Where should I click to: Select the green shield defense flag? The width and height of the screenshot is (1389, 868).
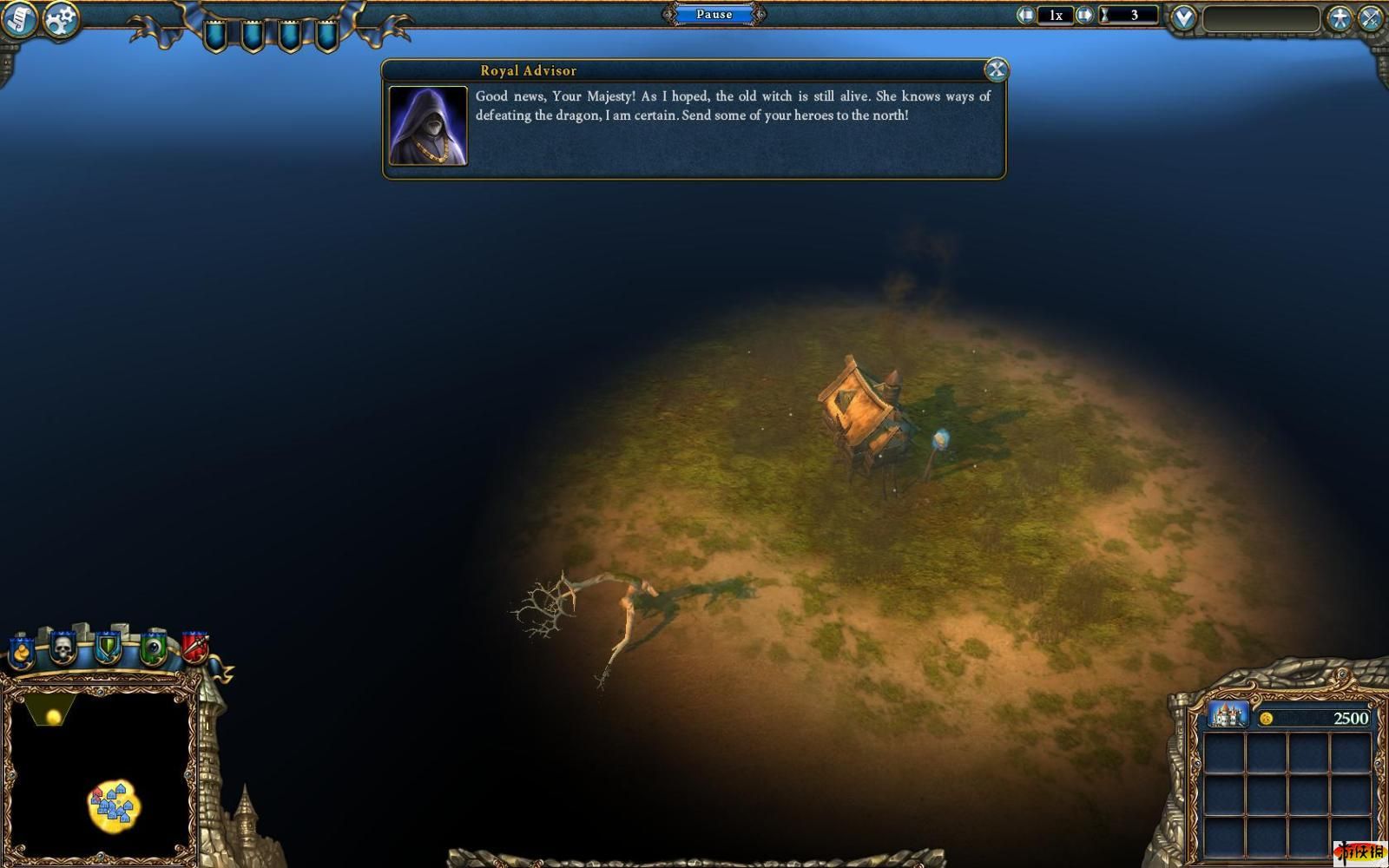tap(108, 648)
